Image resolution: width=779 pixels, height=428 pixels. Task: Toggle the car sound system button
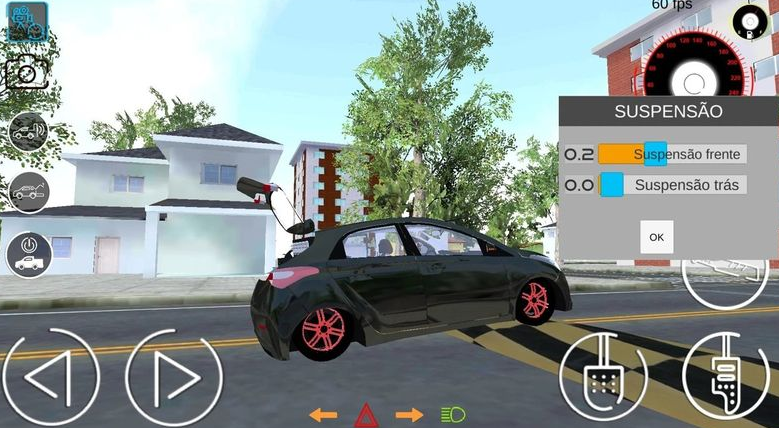click(28, 131)
